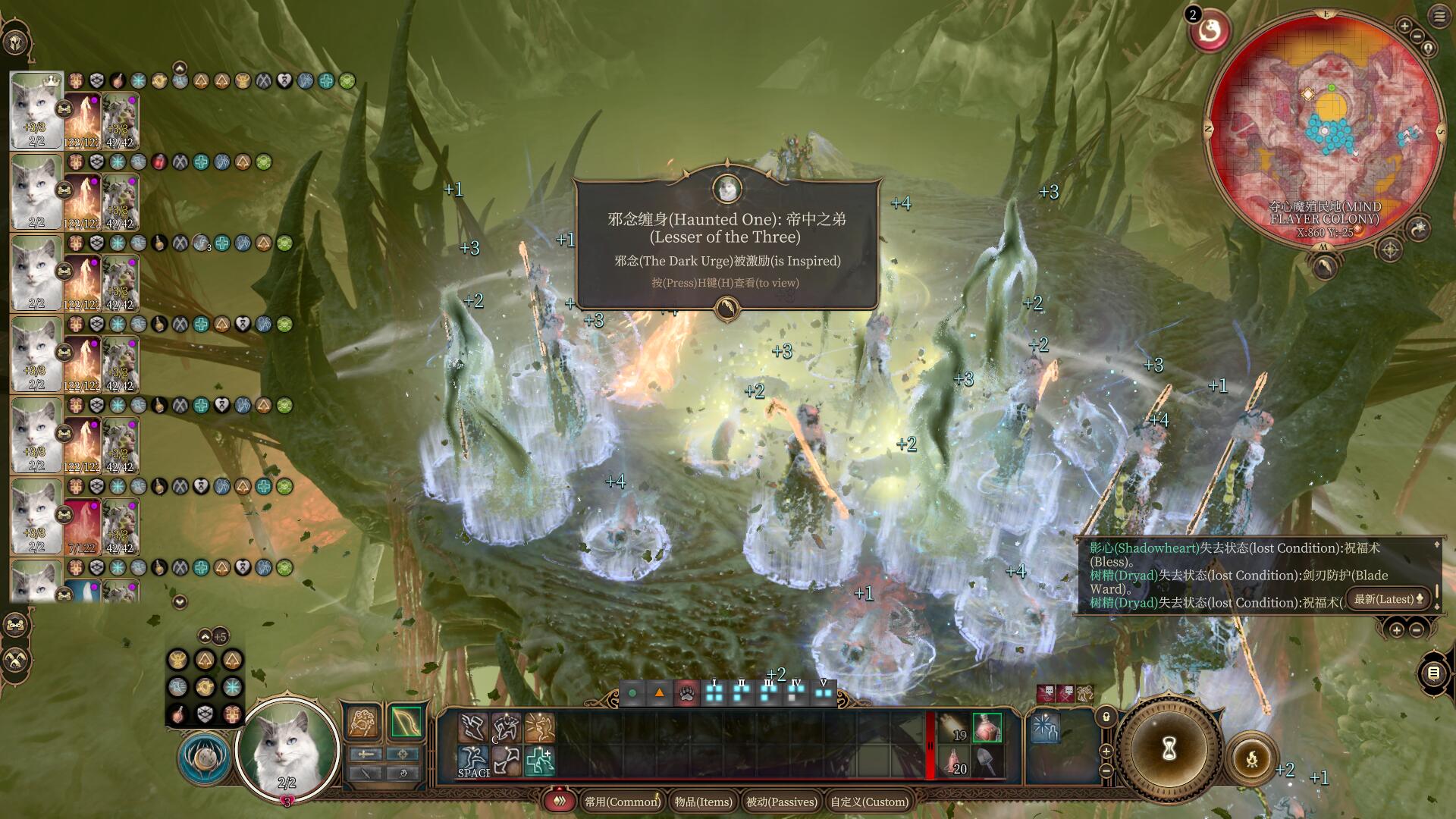Zoom in the minimap with plus
The width and height of the screenshot is (1456, 819).
[1404, 27]
